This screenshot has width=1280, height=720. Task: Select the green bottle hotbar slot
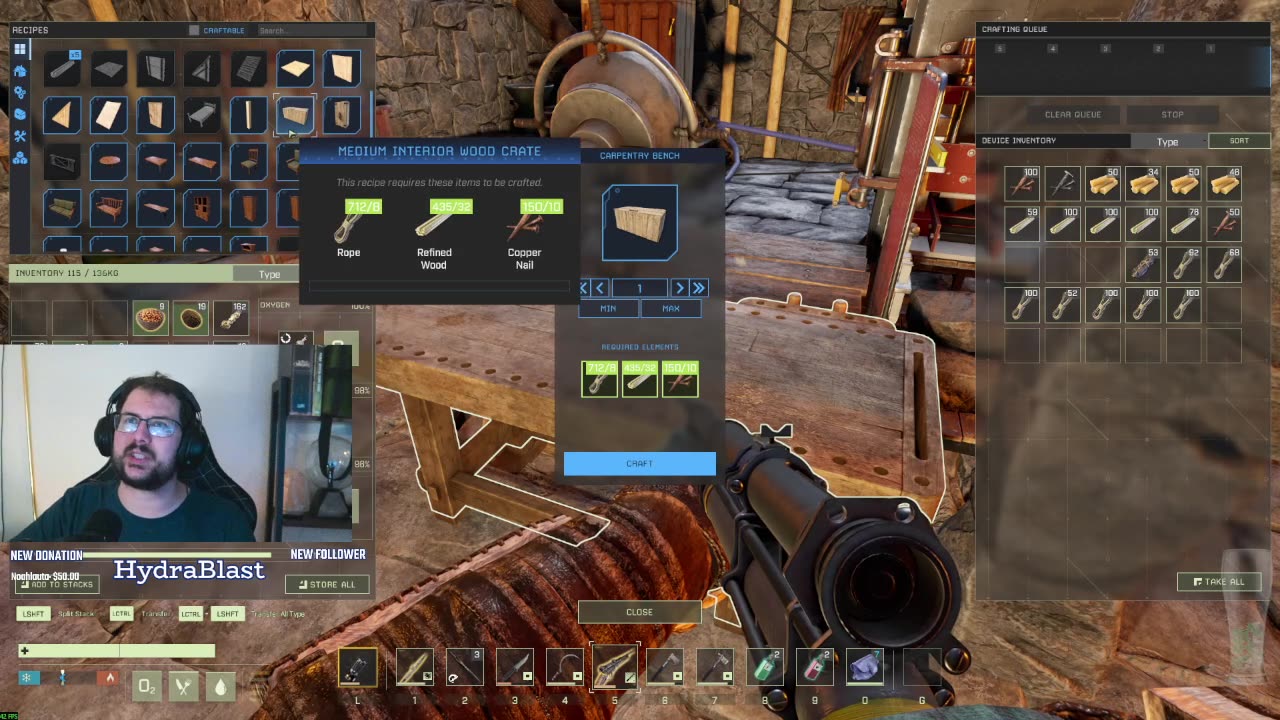tap(765, 667)
